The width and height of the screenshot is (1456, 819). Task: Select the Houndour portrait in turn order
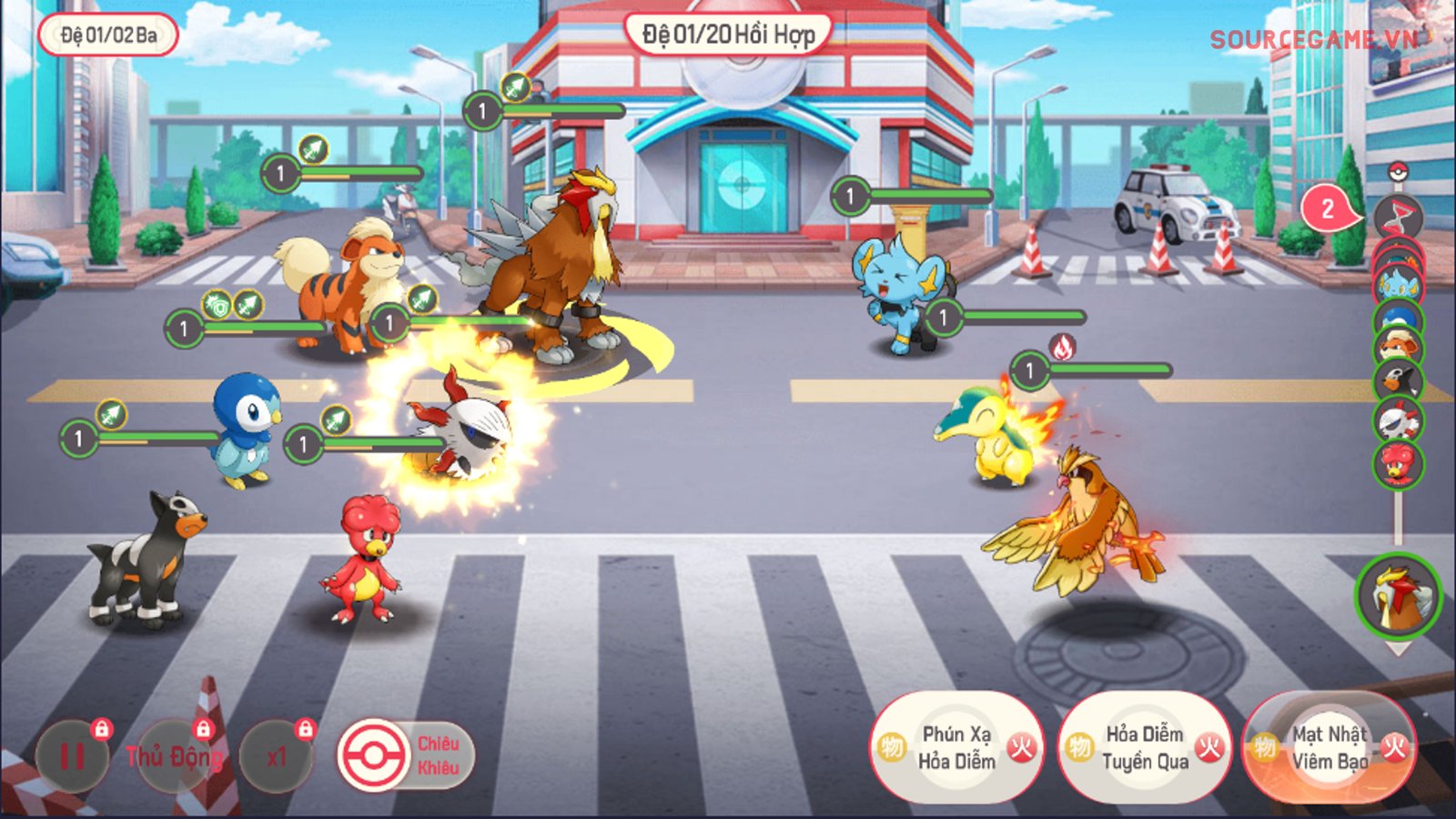[1398, 380]
